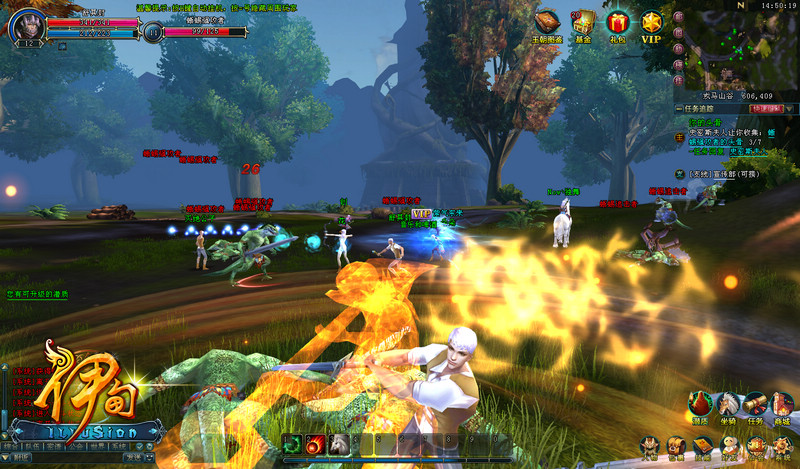
Task: Activate the green swirl skill in hotbar
Action: tap(293, 445)
